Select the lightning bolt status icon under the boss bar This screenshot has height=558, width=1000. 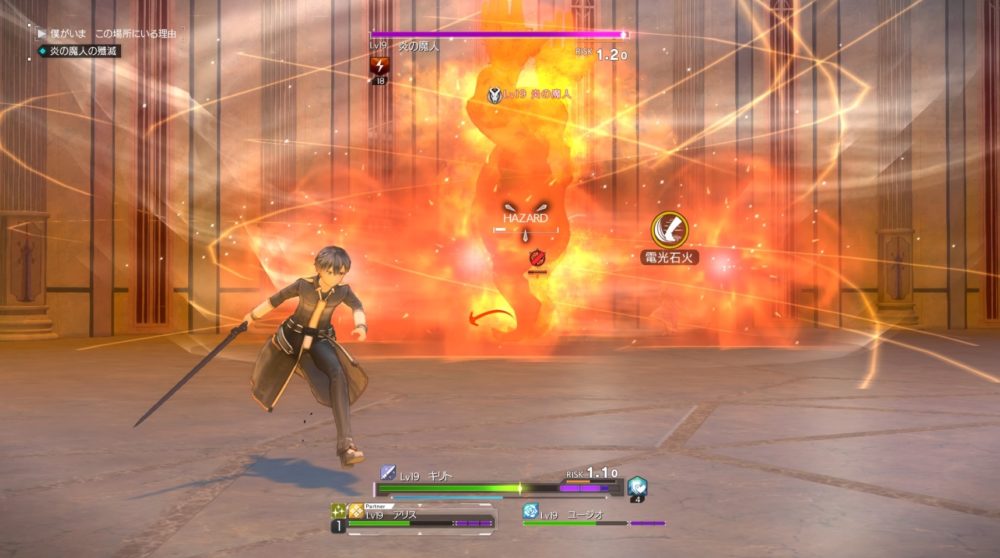[x=380, y=66]
